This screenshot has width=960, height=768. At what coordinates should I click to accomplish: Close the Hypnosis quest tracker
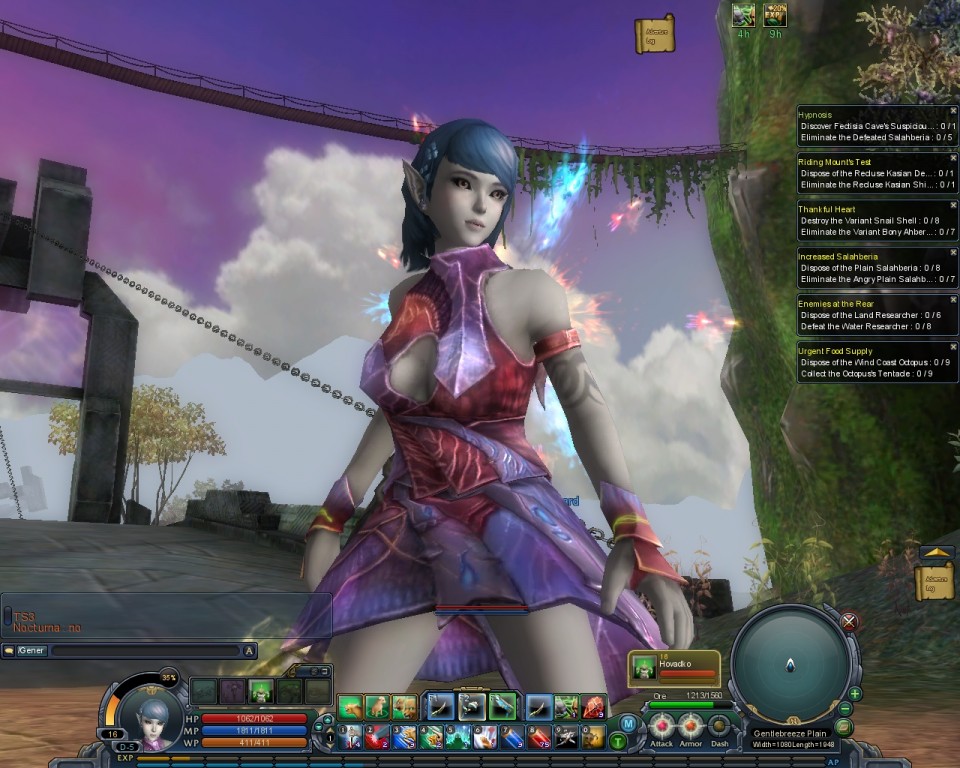click(x=953, y=111)
